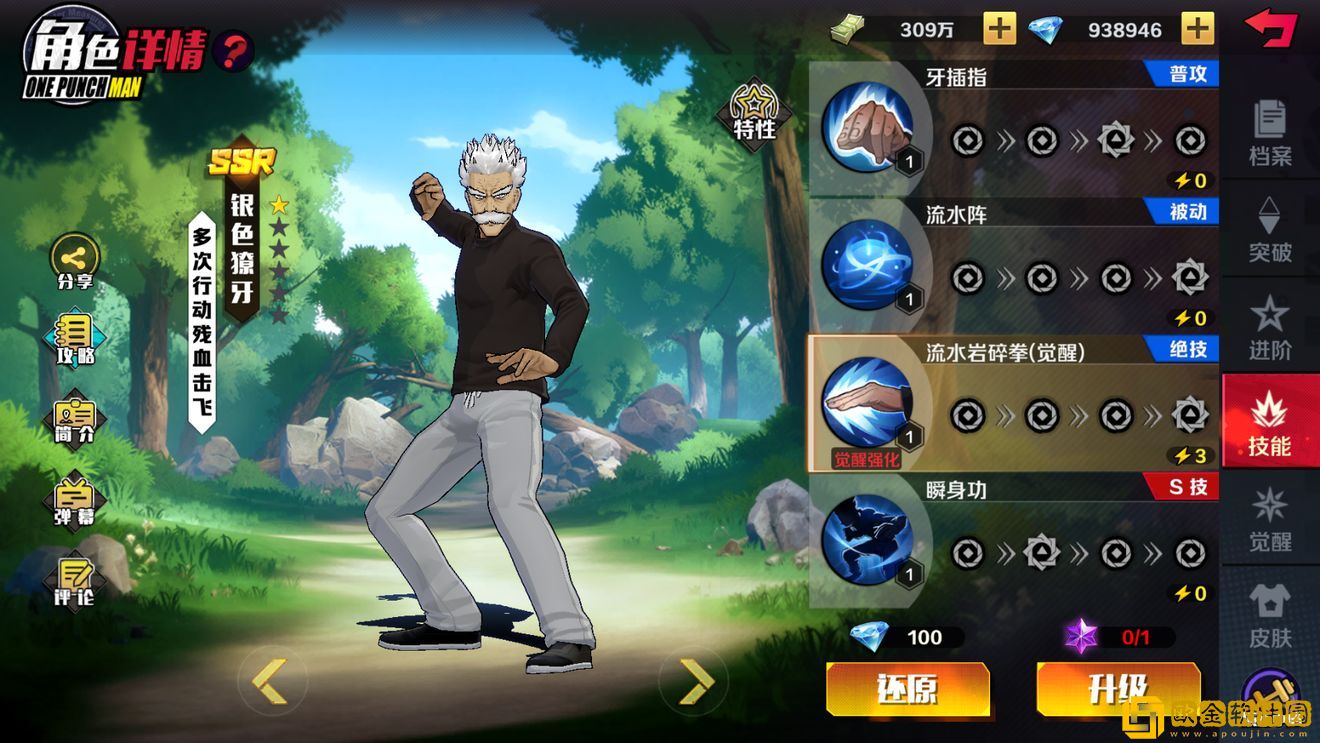Add more diamonds with the plus button
1320x743 pixels.
coord(1197,29)
